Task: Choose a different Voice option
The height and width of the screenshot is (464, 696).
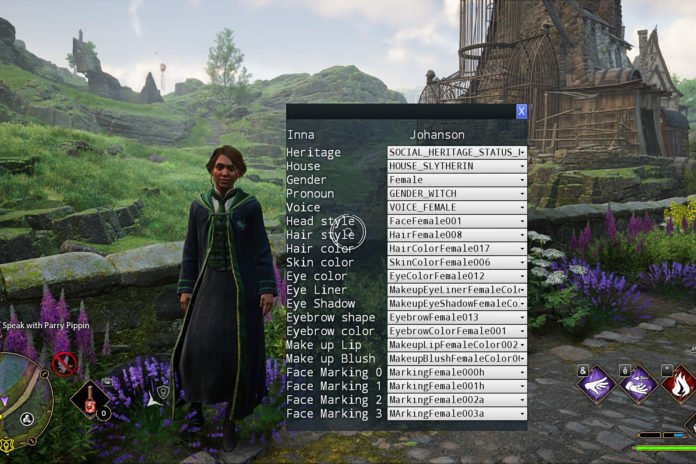Action: tap(456, 207)
